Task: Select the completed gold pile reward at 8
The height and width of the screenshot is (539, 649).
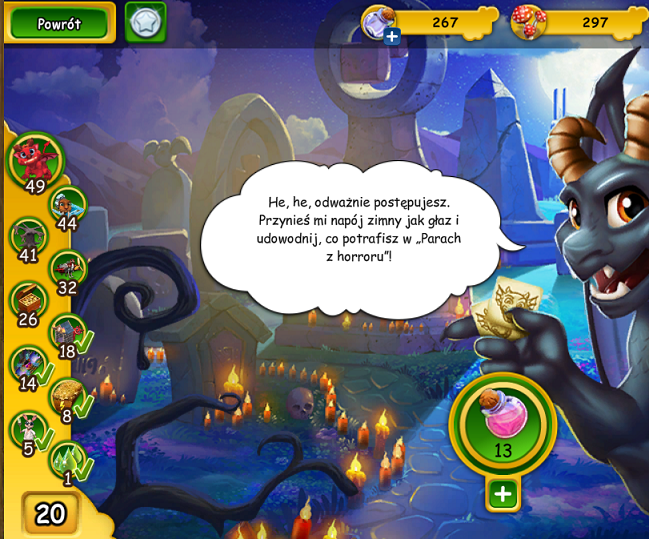Action: pyautogui.click(x=67, y=396)
